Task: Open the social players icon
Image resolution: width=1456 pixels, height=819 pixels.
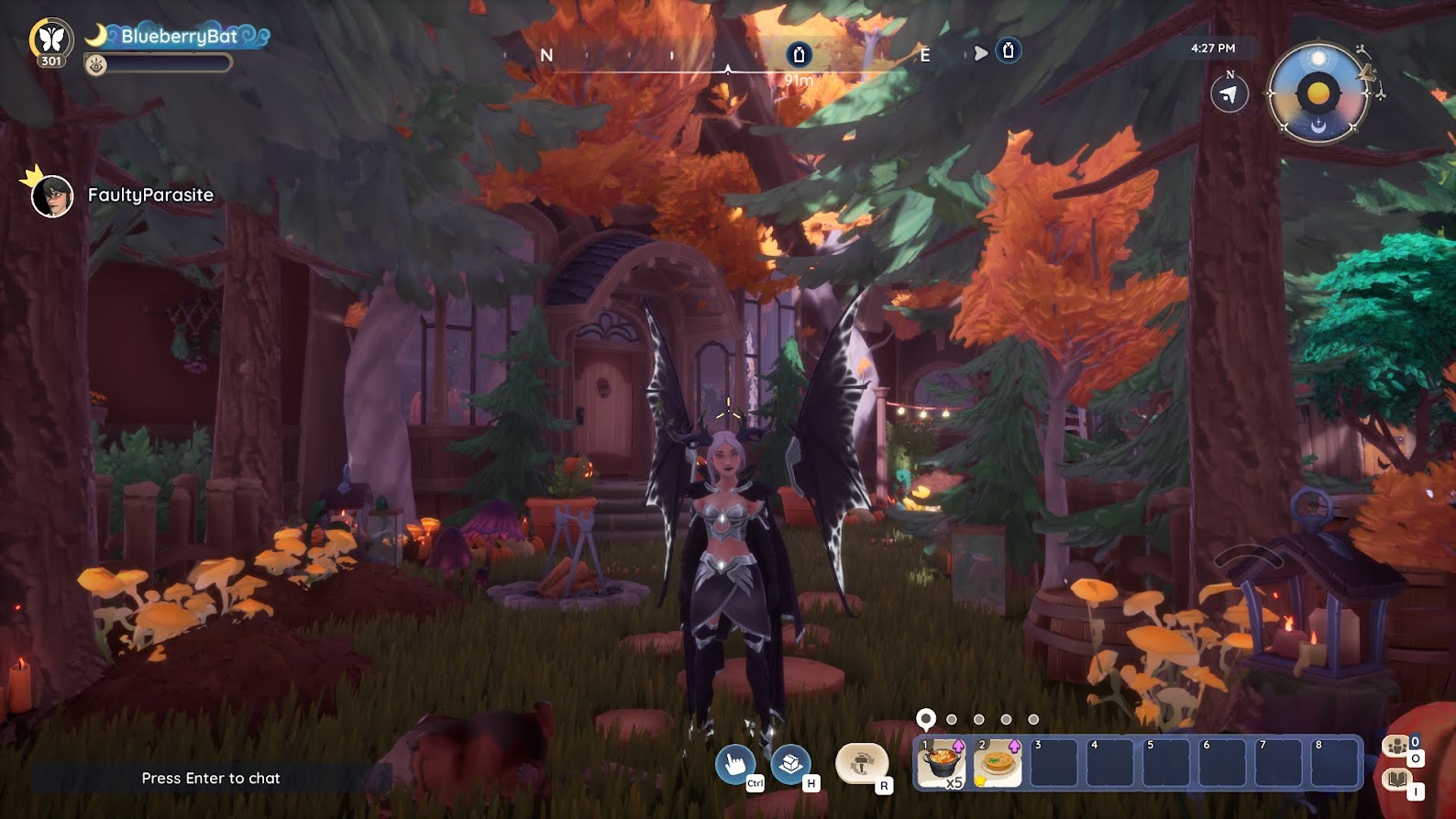Action: (1396, 746)
